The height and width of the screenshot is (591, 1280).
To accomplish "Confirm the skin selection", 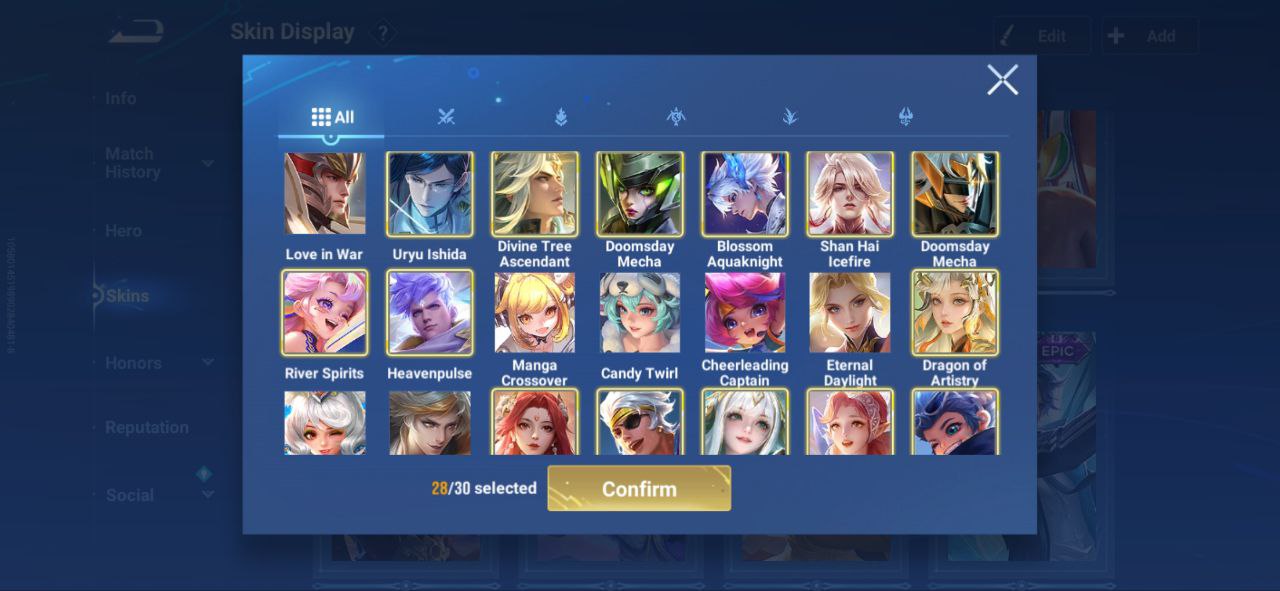I will click(x=639, y=489).
